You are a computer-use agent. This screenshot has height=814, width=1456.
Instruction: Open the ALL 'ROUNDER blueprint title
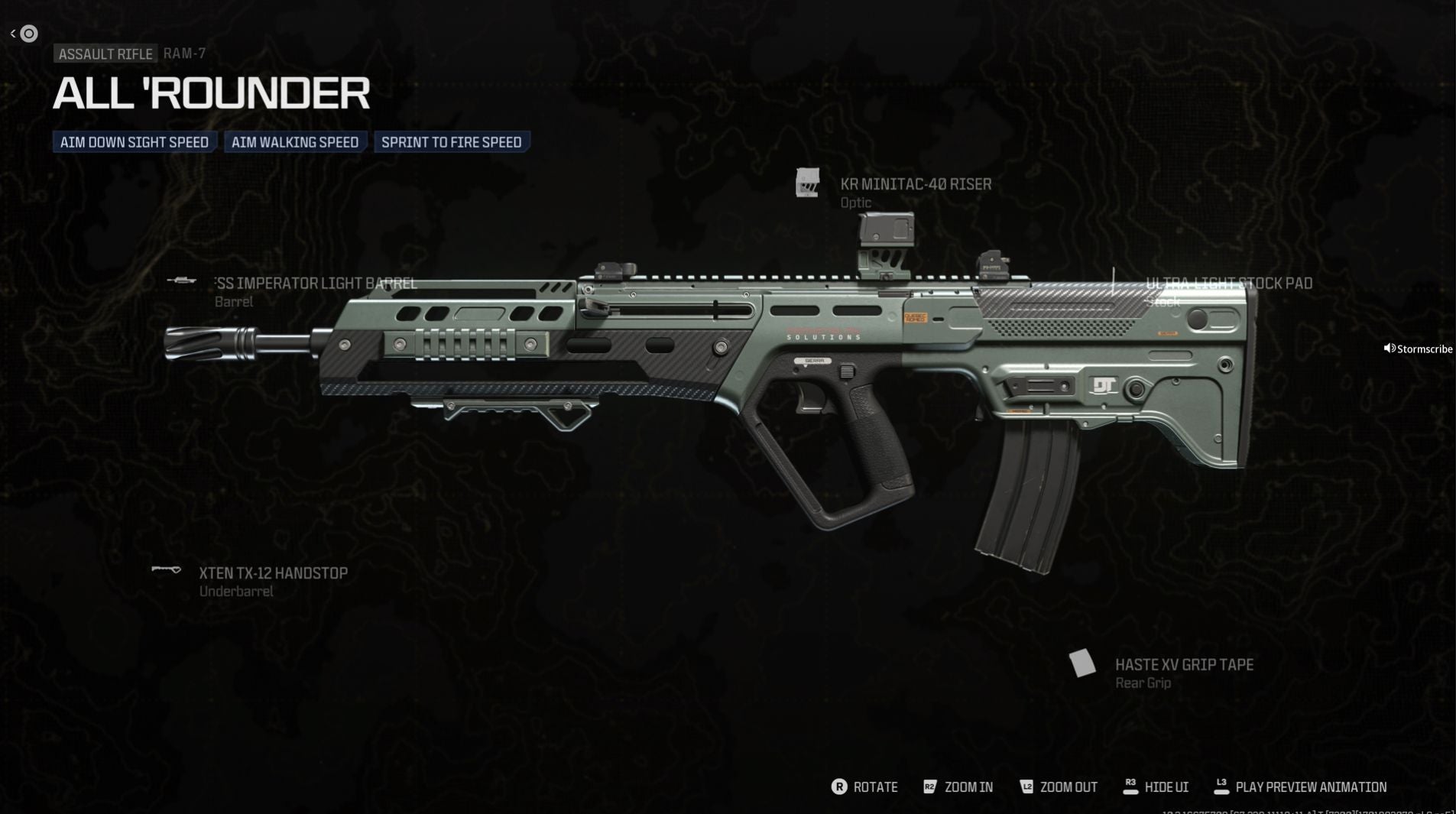pos(210,92)
